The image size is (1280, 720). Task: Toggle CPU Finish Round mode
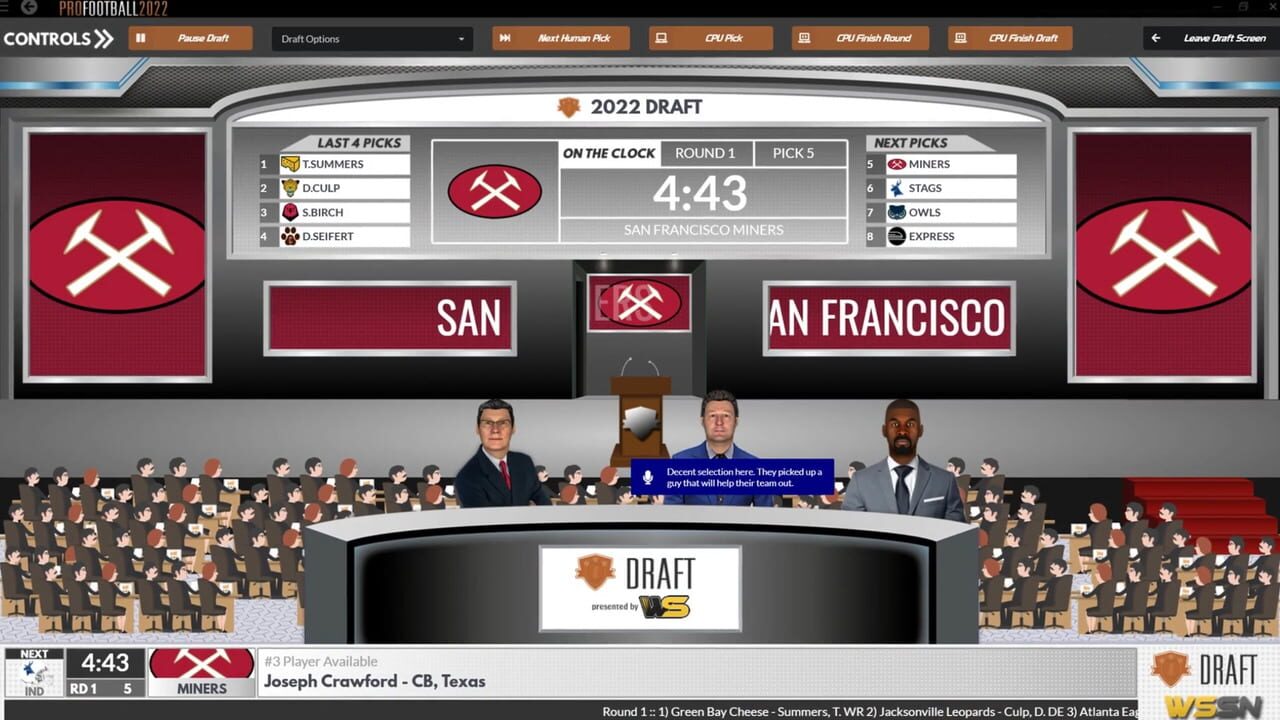coord(860,37)
